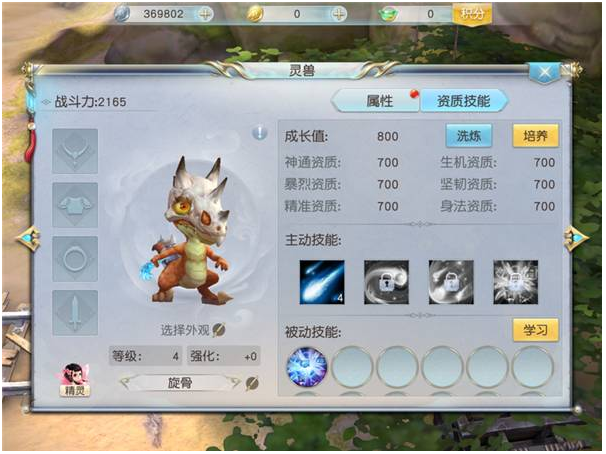
Task: Rename the pet with the 旋骨 edit icon
Action: [x=252, y=383]
